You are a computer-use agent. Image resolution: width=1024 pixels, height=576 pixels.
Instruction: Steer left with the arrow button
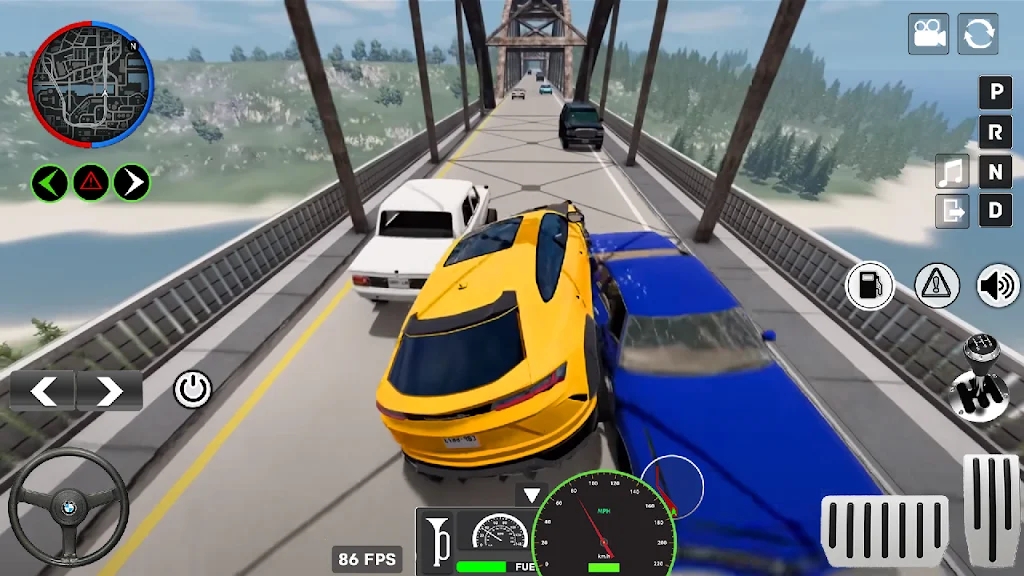43,391
